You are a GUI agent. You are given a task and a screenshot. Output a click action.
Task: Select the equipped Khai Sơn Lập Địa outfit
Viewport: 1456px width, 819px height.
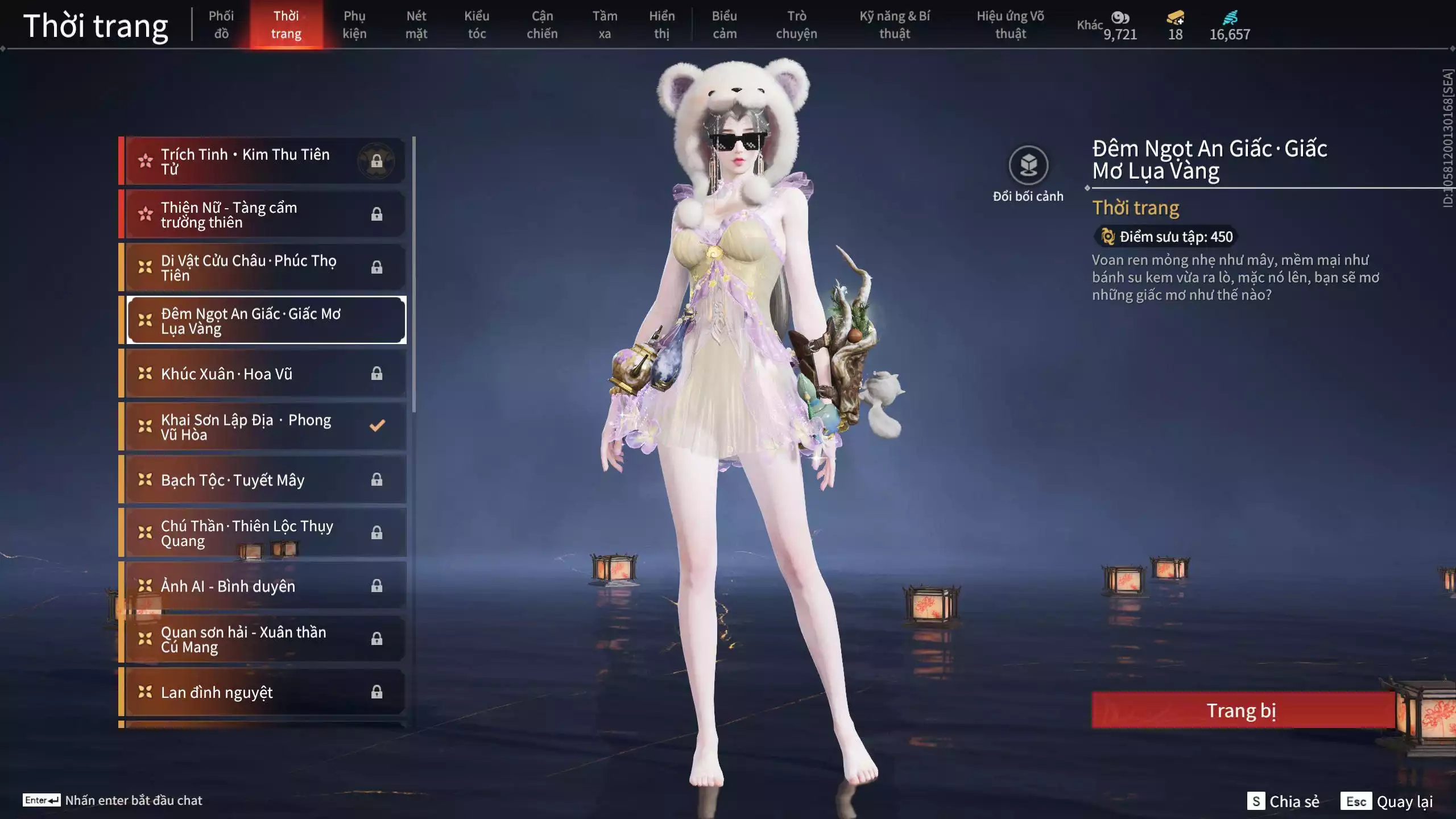pos(264,427)
